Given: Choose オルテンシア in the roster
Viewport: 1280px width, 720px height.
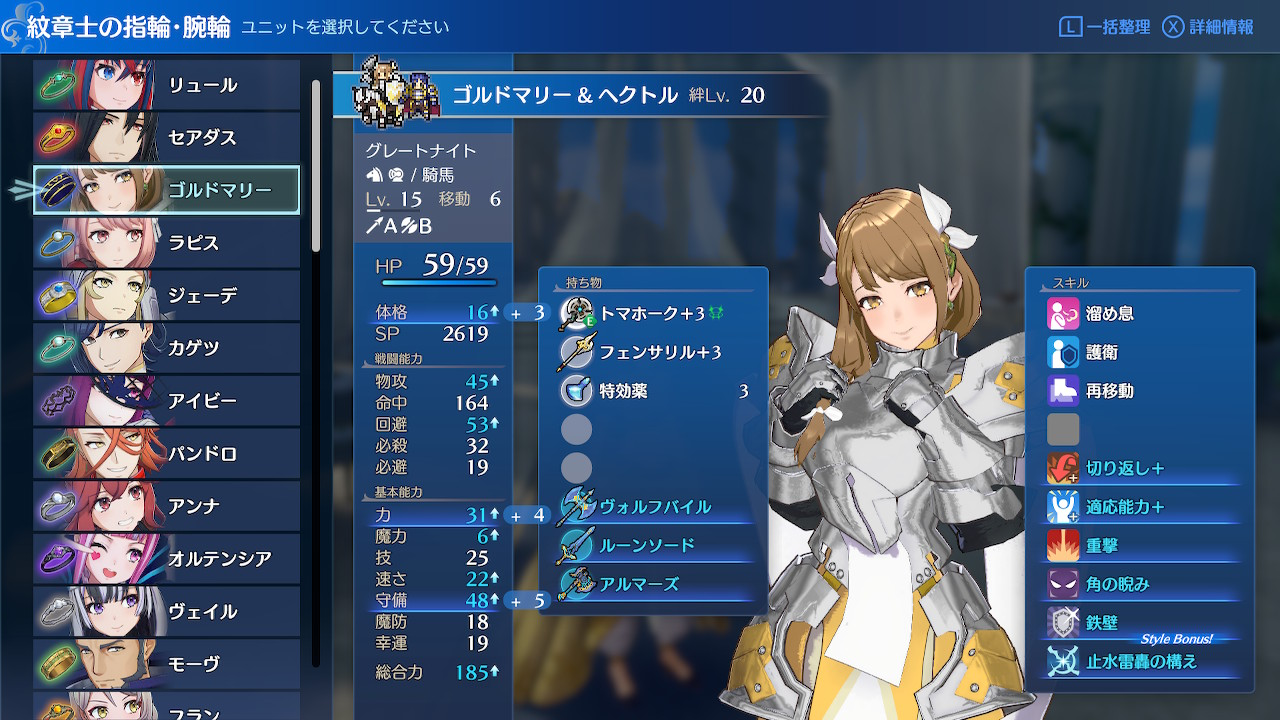Looking at the screenshot, I should coord(167,559).
